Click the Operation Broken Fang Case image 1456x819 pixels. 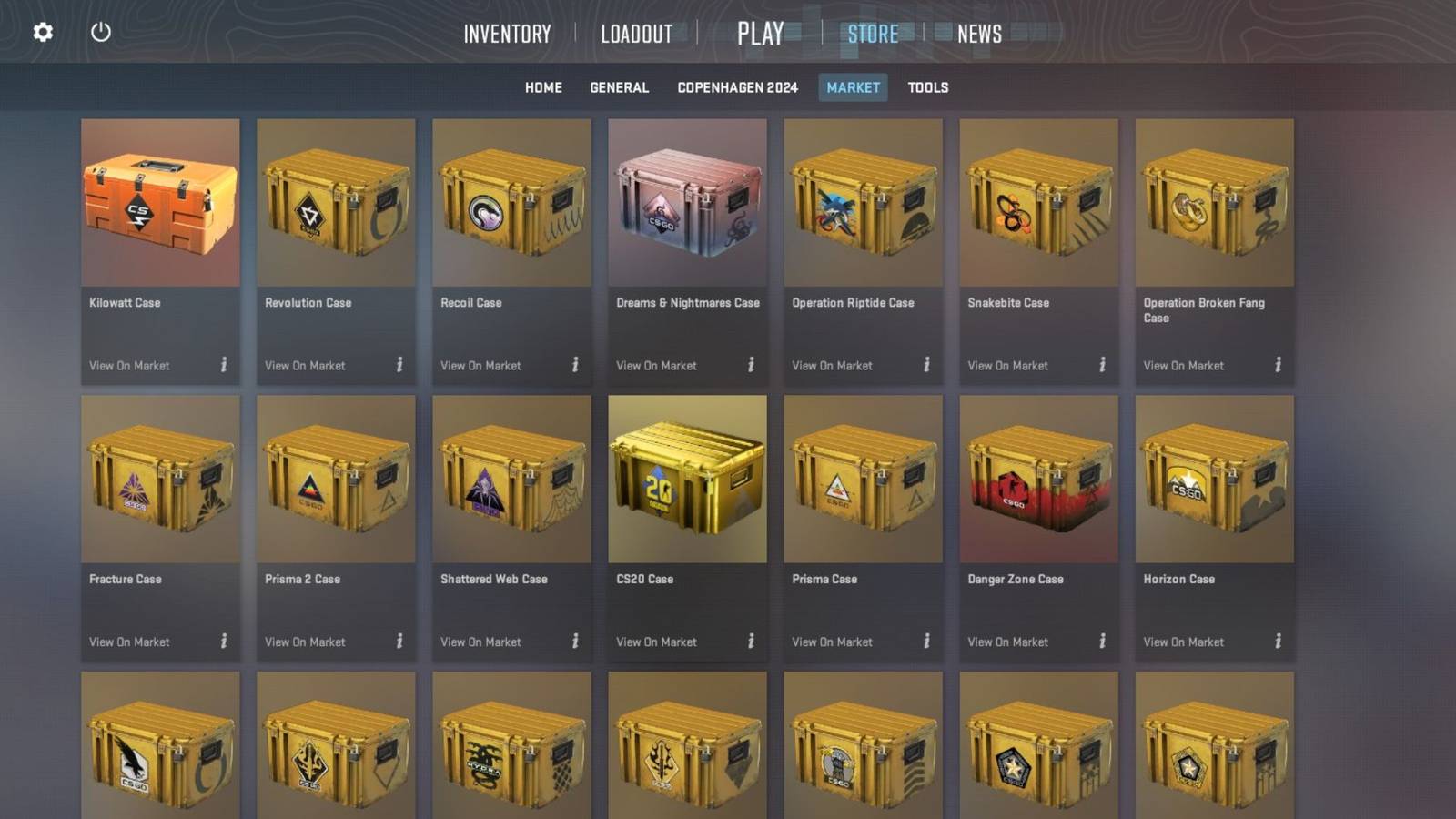pos(1215,204)
